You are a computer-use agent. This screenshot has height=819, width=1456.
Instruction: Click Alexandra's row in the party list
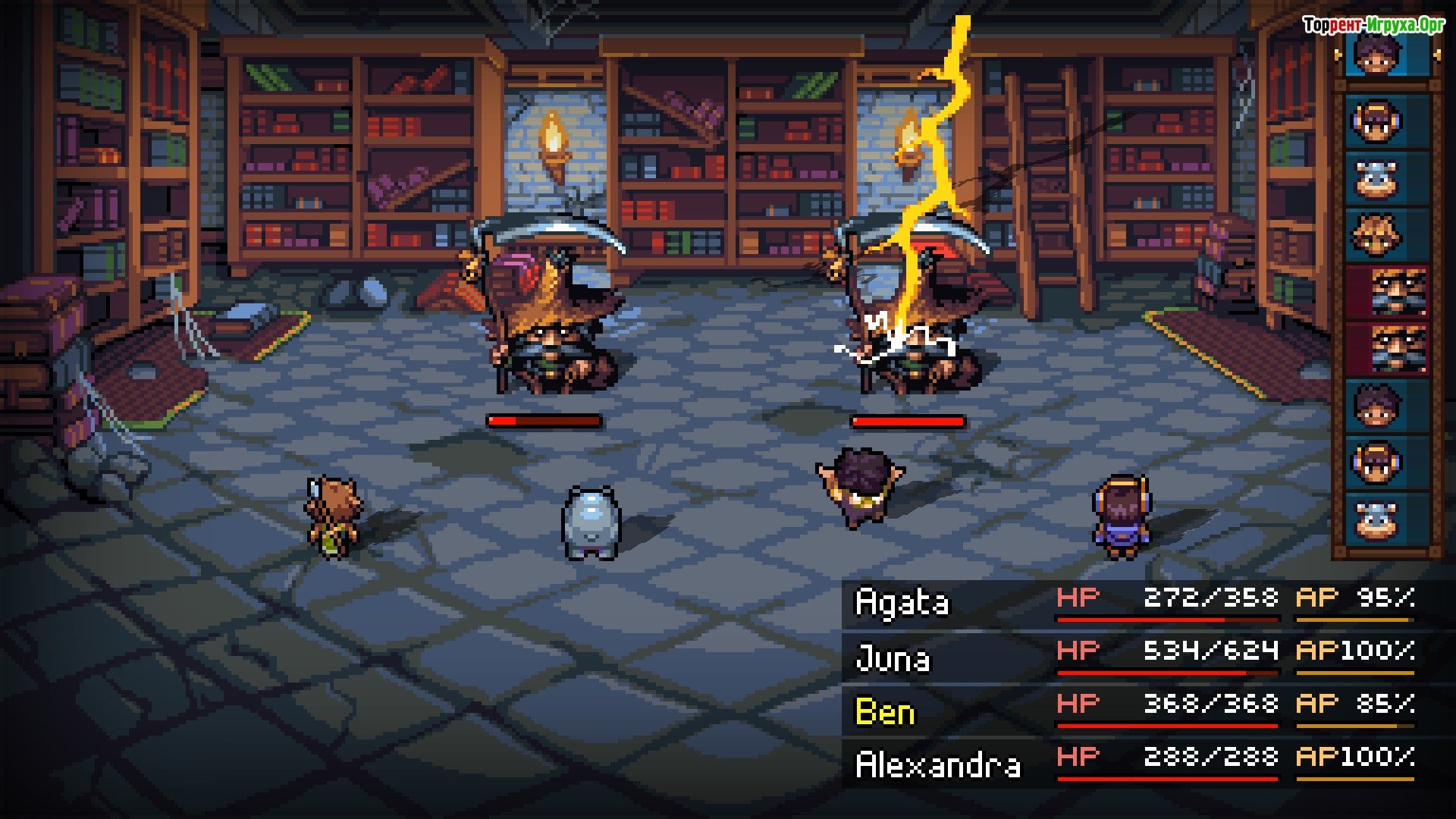[1137, 763]
